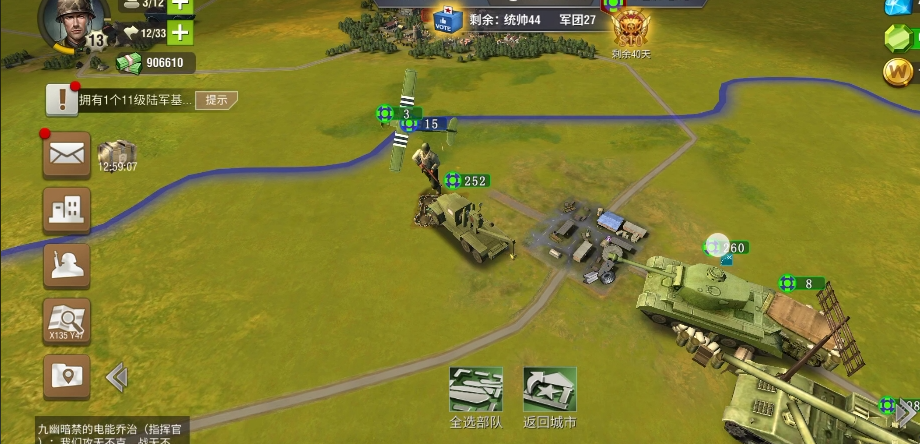Tap the lower green plus button beside 12/33
920x444 pixels.
[180, 33]
